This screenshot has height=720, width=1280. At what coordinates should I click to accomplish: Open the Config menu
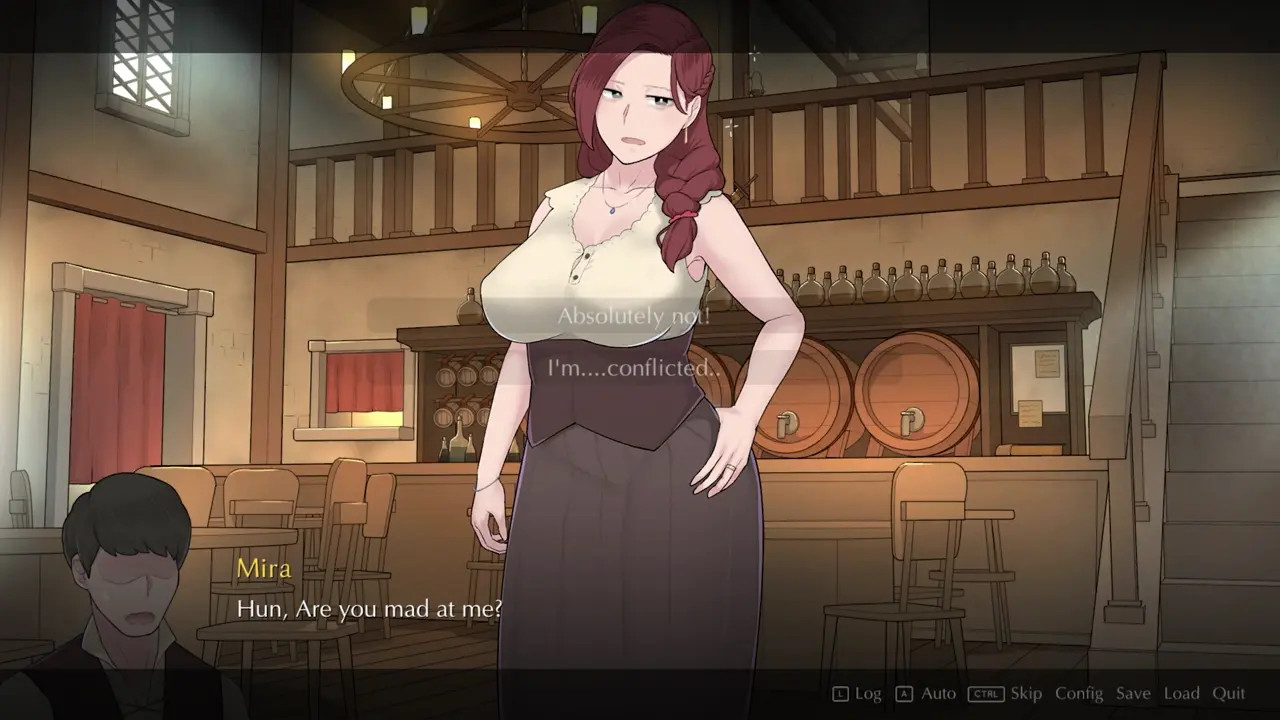1079,693
